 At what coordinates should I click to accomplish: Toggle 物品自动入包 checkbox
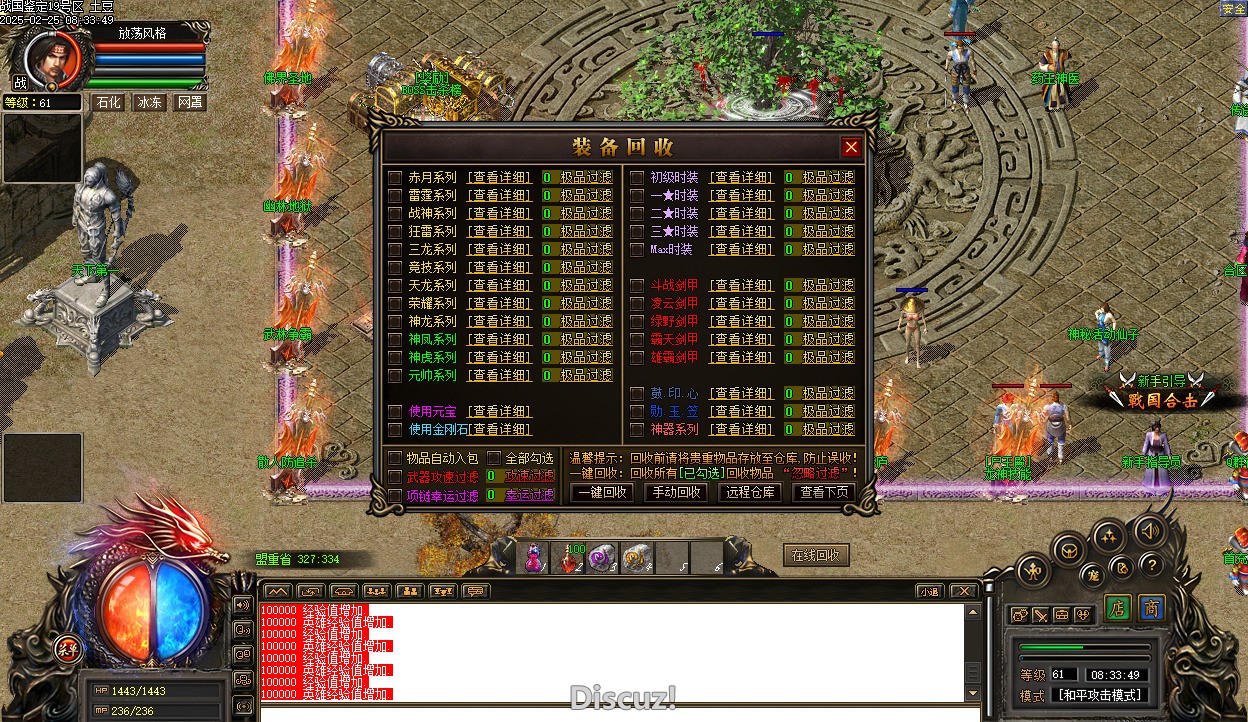point(395,458)
